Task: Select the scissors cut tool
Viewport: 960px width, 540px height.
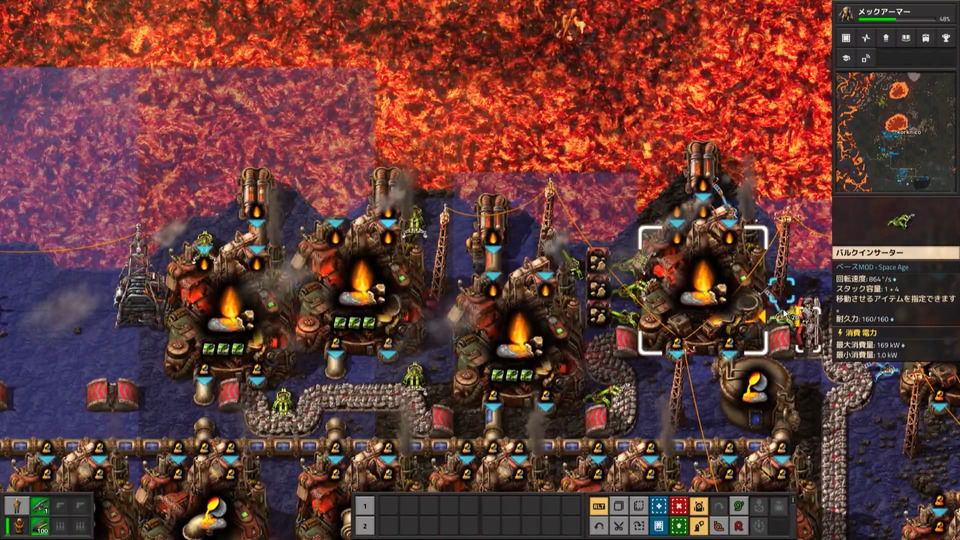Action: click(x=619, y=526)
